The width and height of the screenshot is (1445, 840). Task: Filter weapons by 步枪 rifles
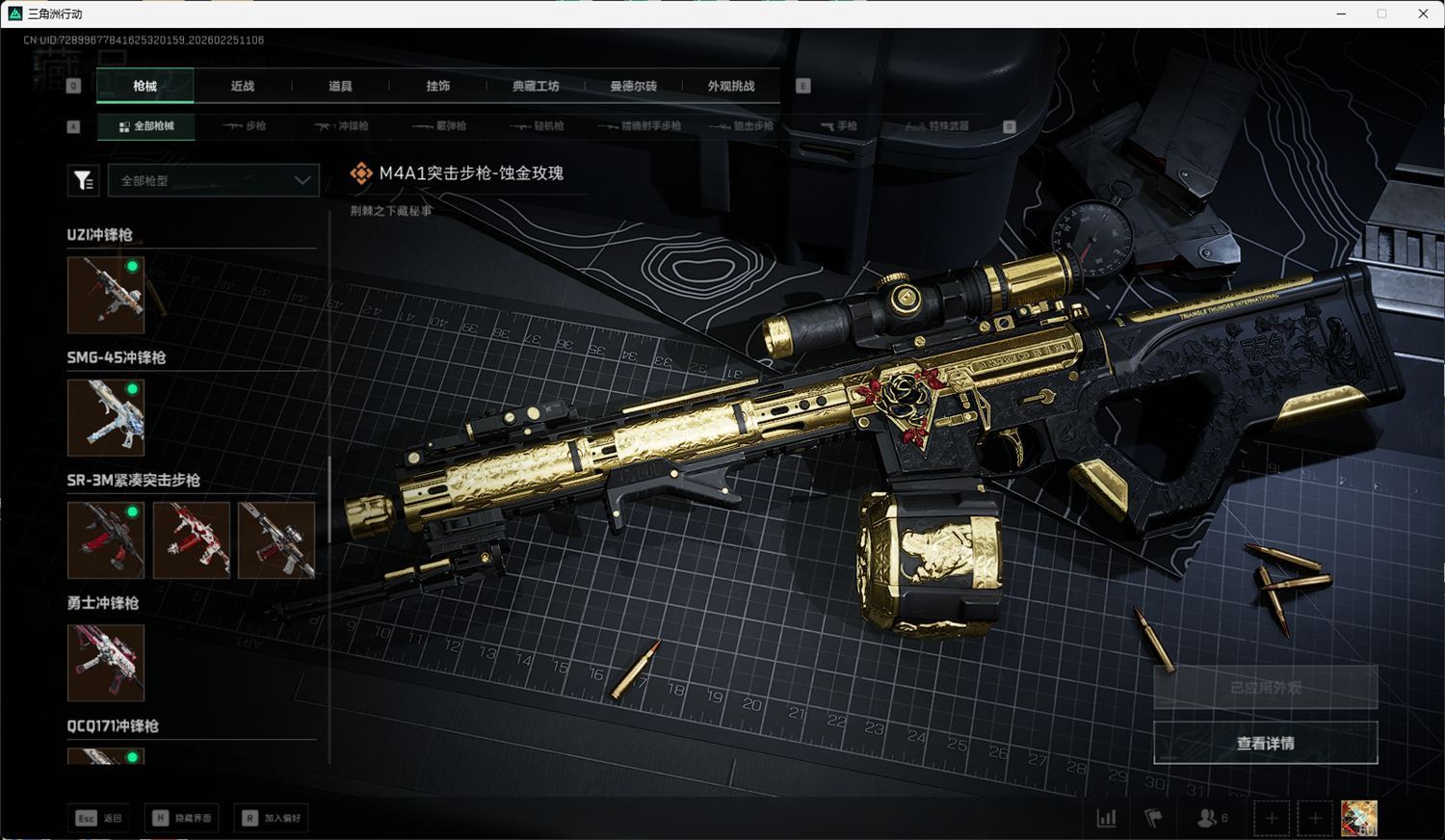pos(245,126)
